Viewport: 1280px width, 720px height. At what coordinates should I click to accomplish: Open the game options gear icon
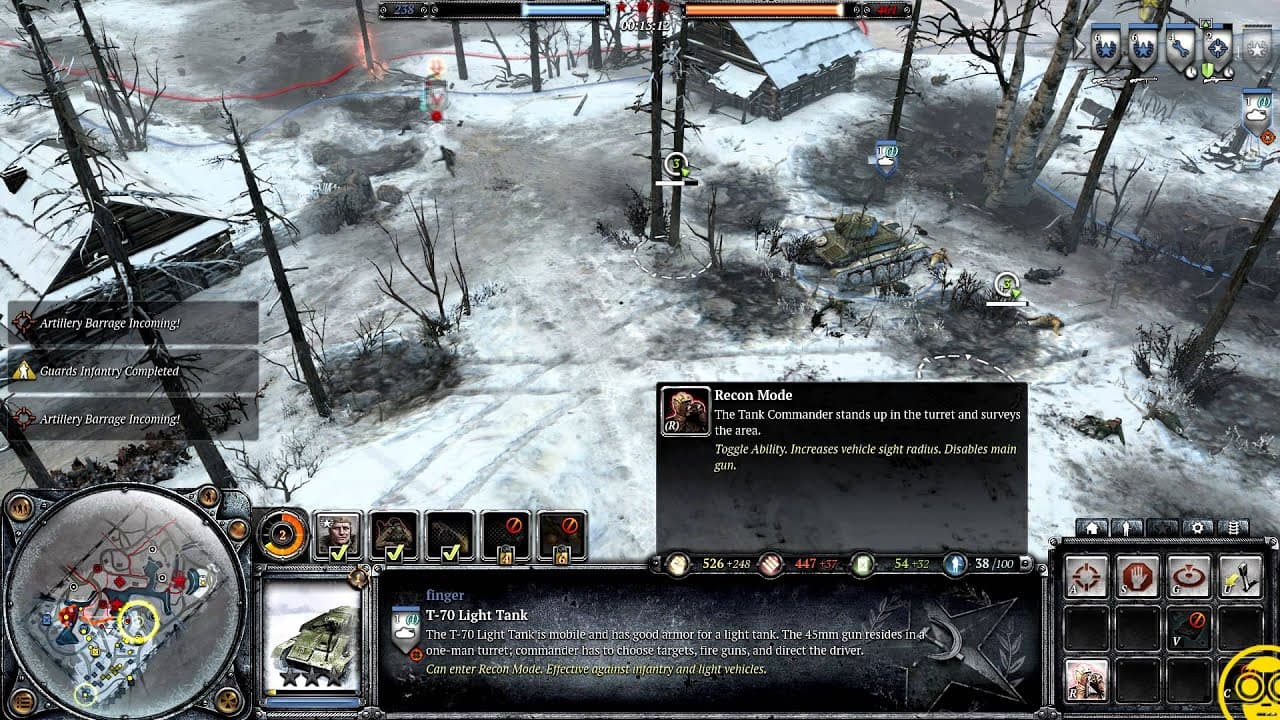pyautogui.click(x=1198, y=527)
